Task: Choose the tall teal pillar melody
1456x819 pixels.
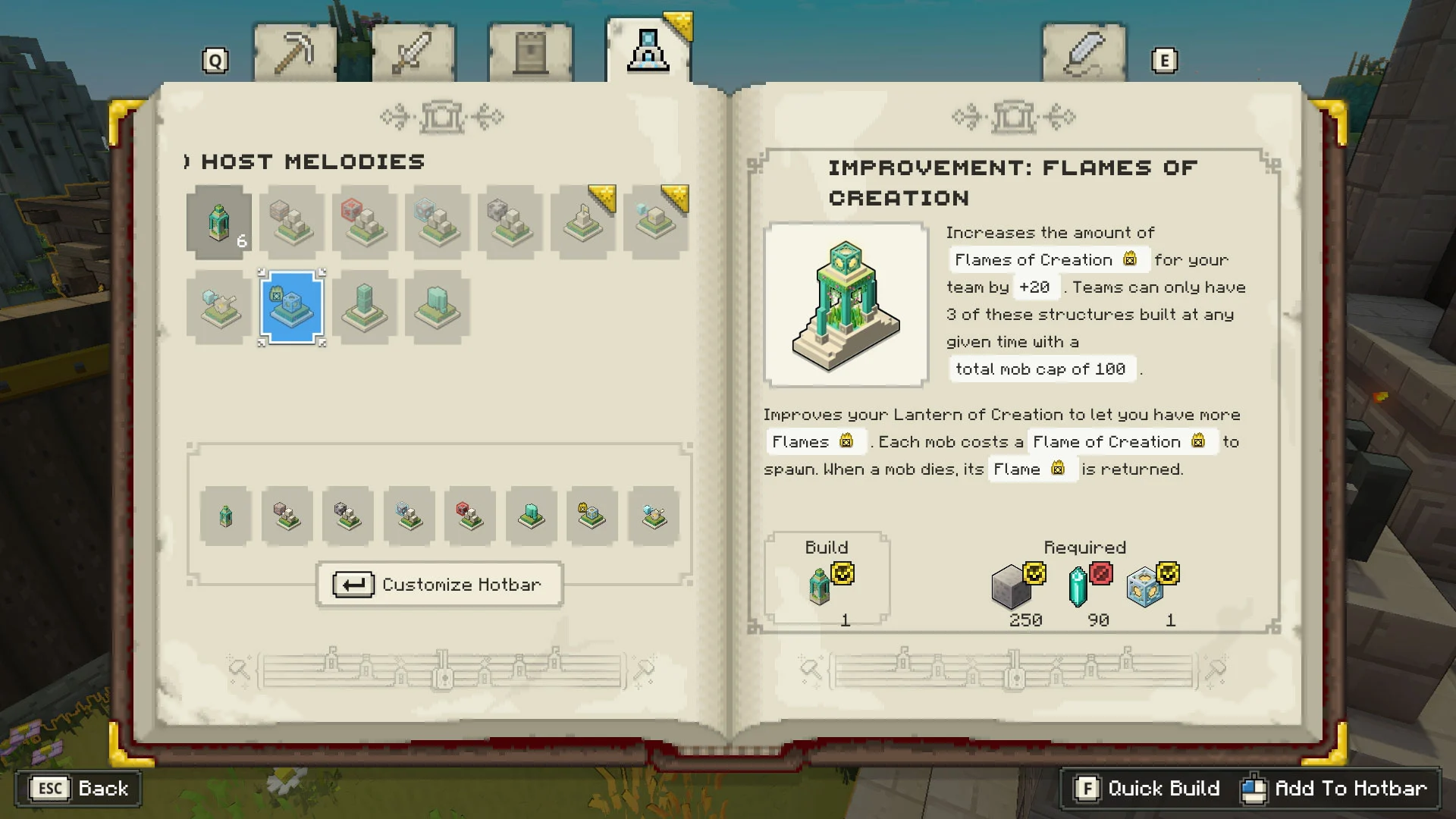Action: 365,307
